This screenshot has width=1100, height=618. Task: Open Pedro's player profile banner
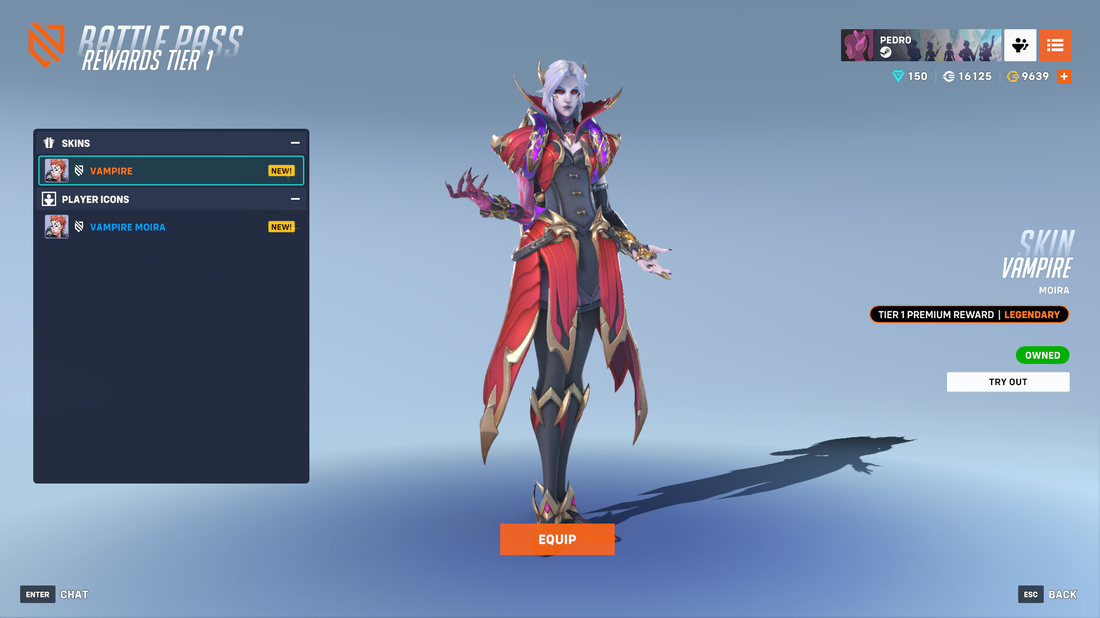pyautogui.click(x=920, y=45)
